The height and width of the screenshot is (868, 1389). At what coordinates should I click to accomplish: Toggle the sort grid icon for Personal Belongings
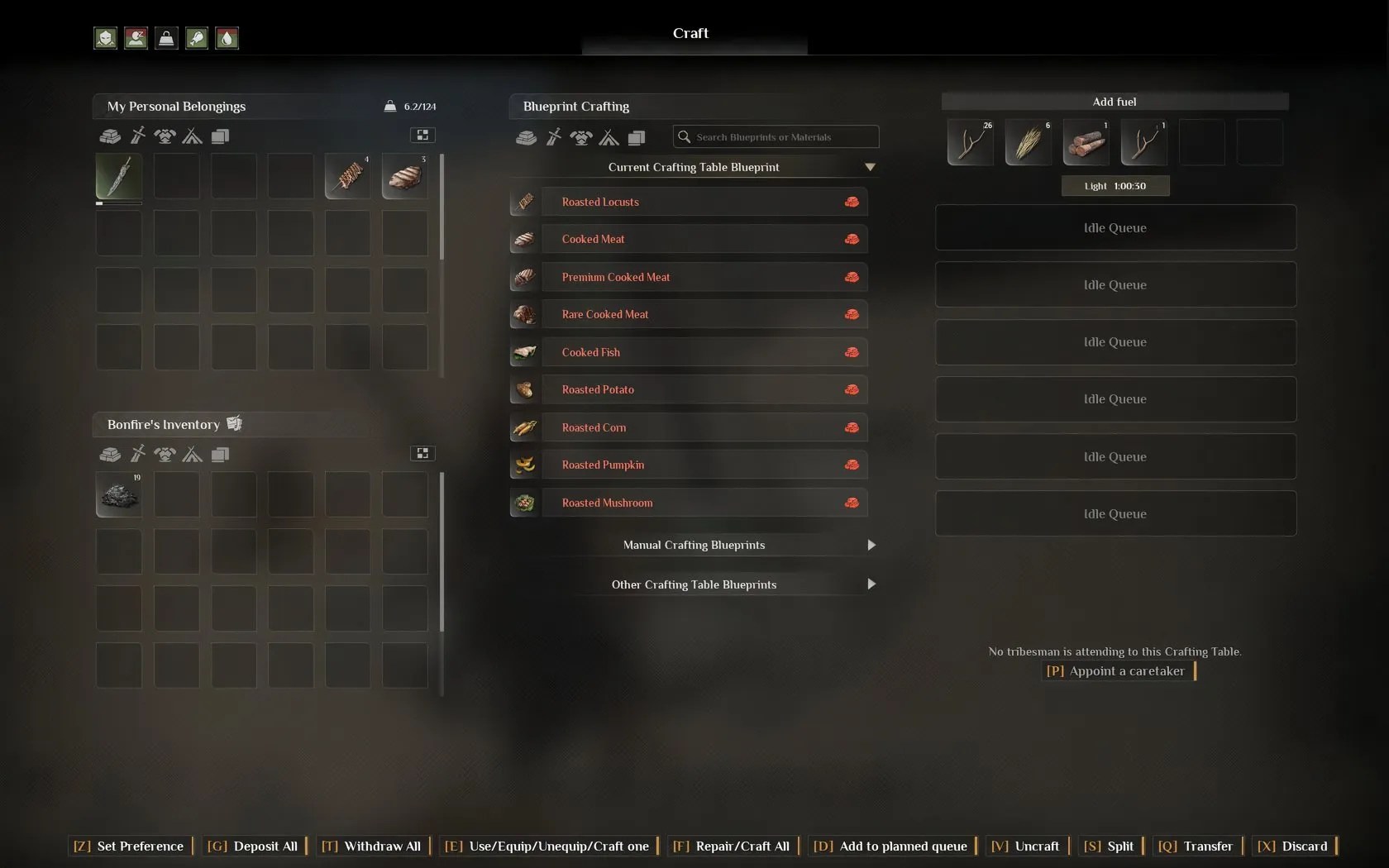click(422, 135)
